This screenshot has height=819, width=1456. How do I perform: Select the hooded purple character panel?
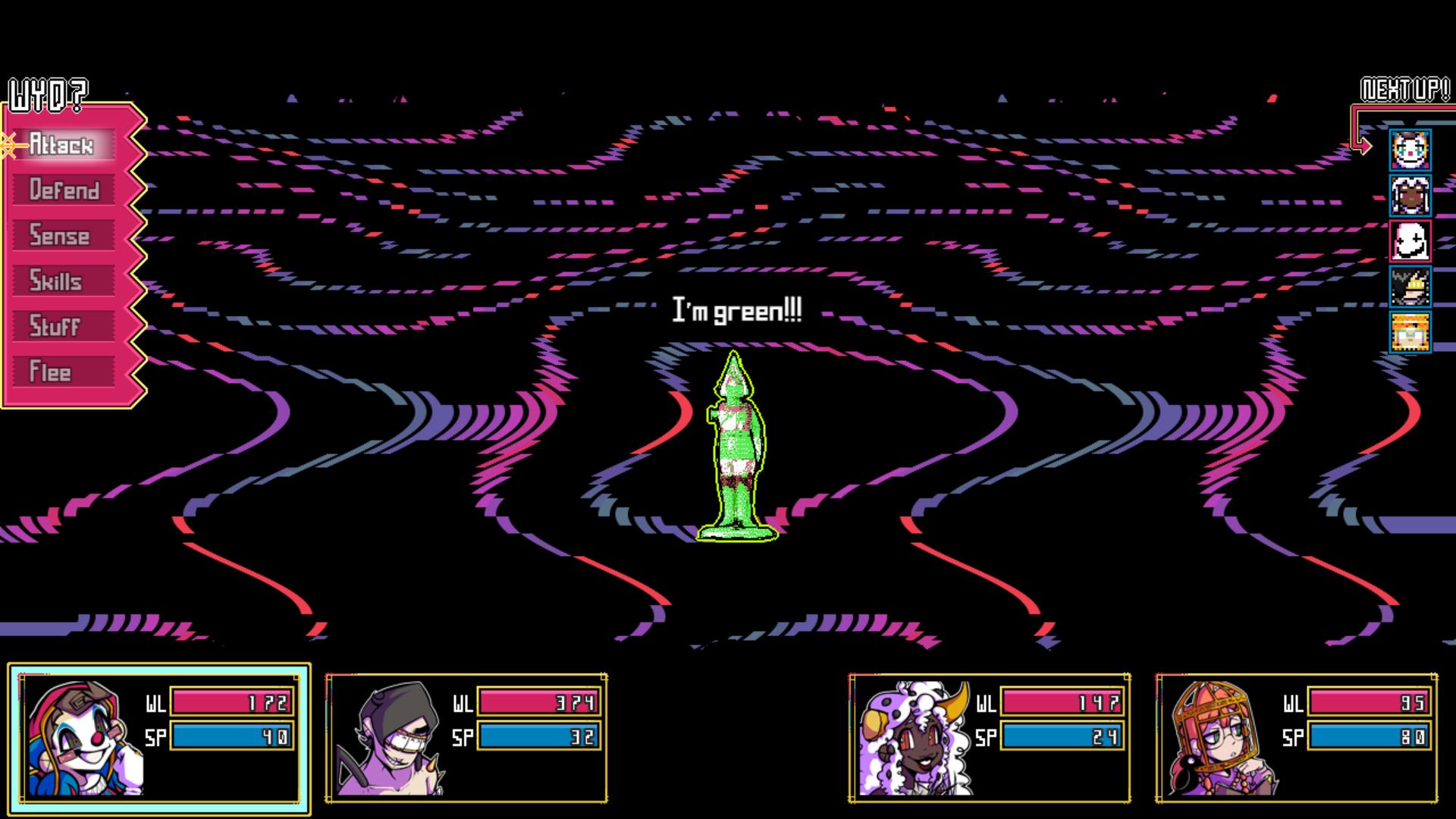pyautogui.click(x=466, y=738)
